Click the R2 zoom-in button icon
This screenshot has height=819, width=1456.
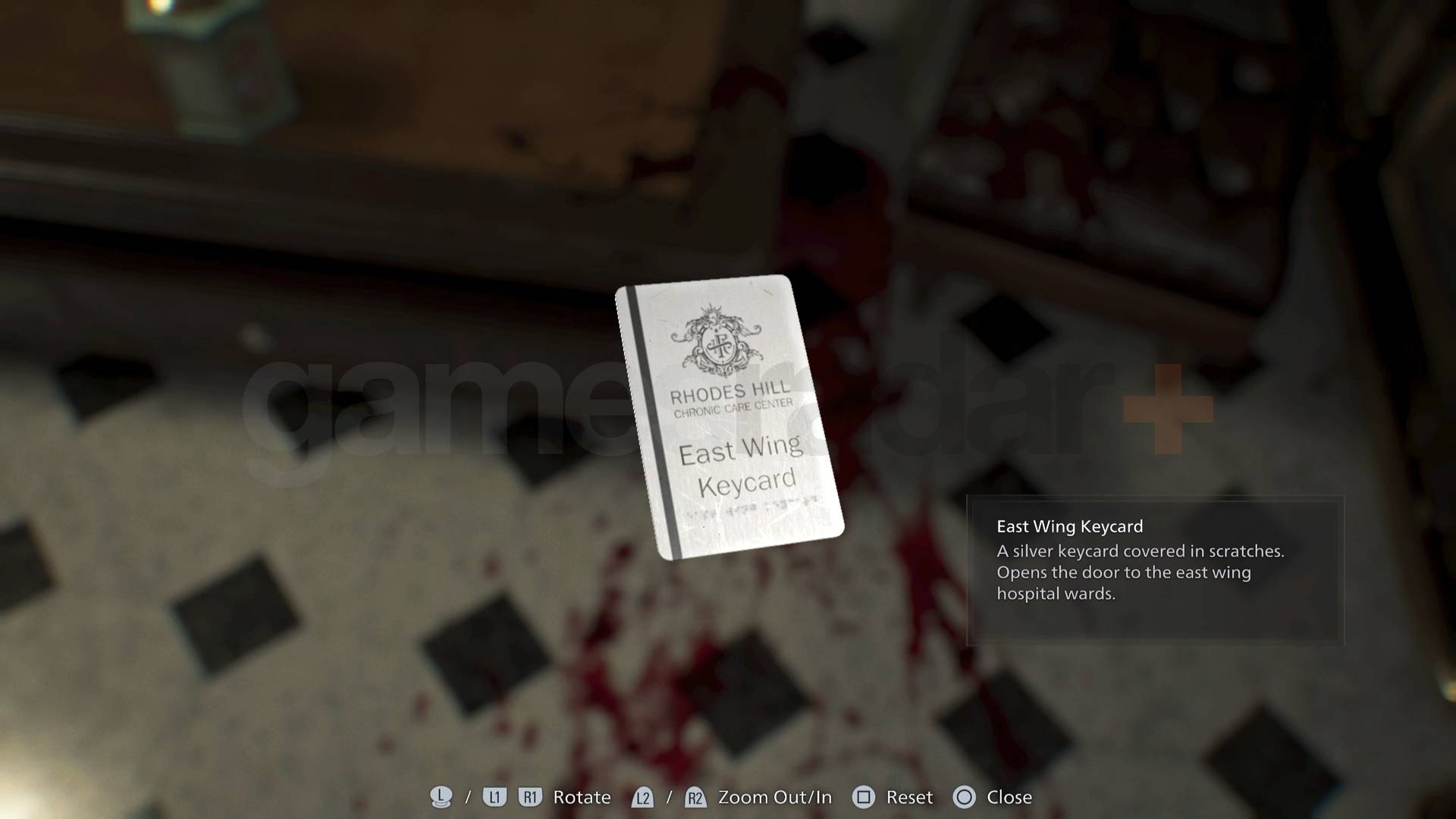point(694,797)
